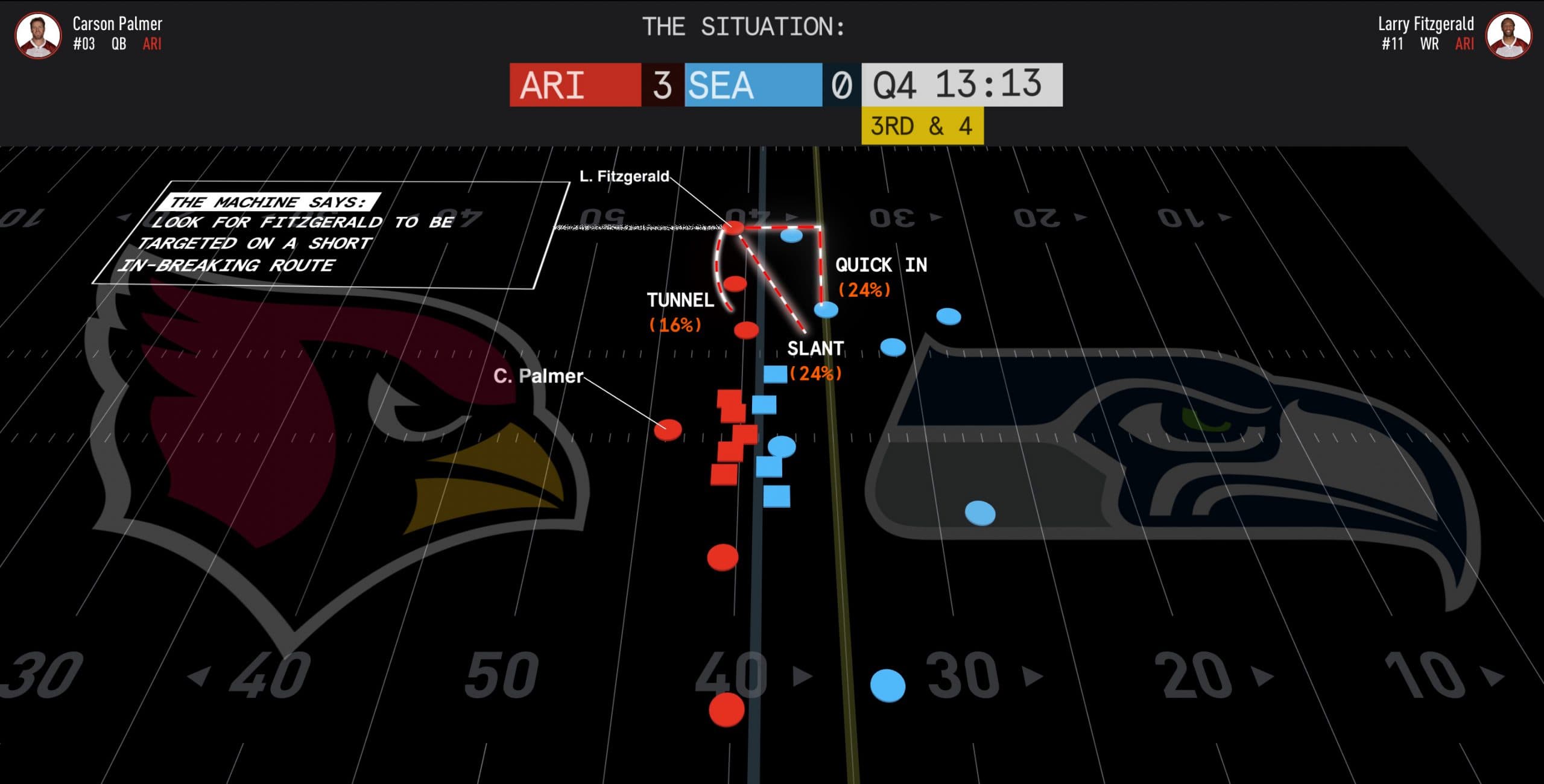Select Carson Palmer's player portrait
This screenshot has height=784, width=1544.
click(38, 35)
